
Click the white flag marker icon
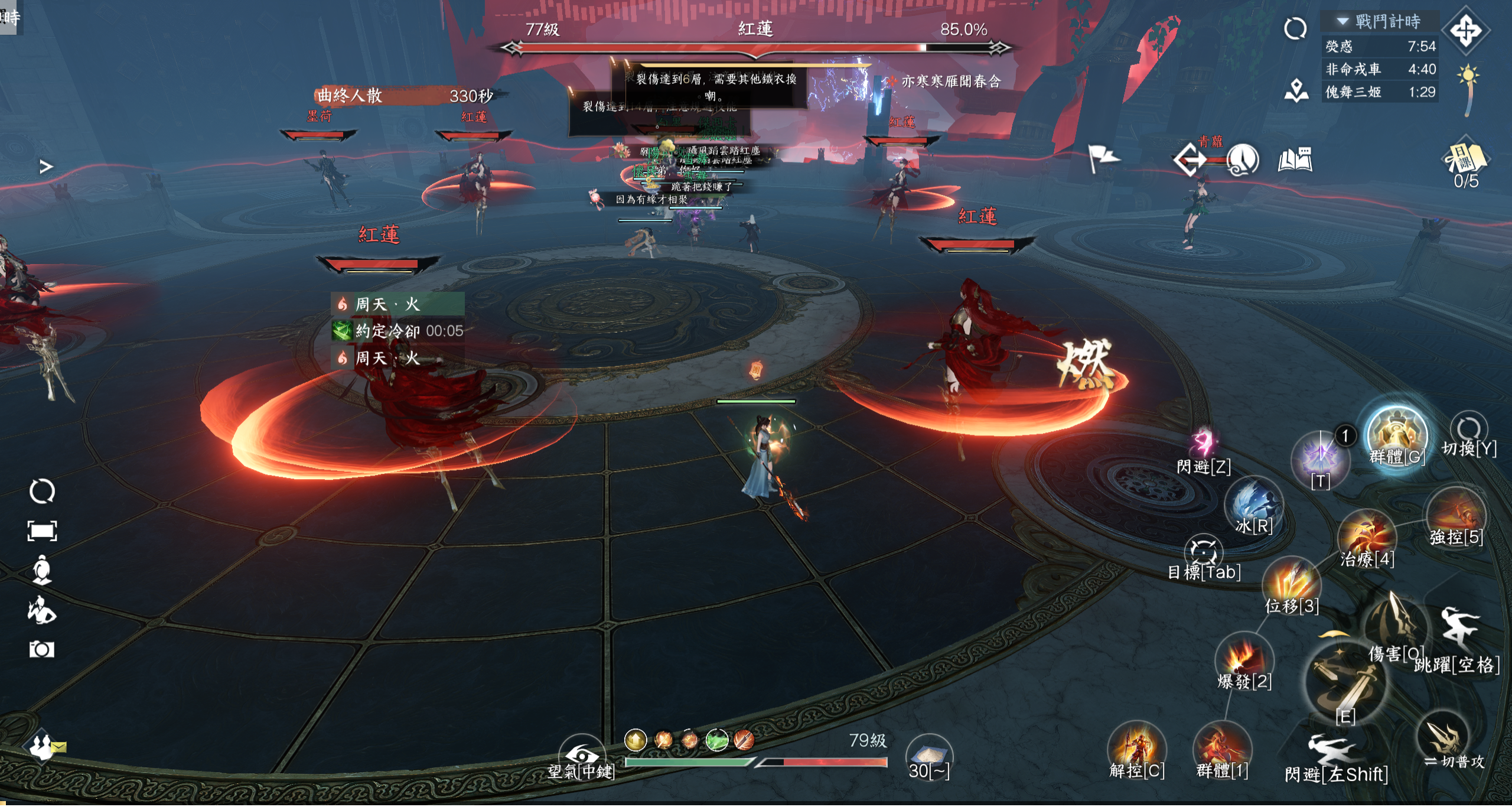pos(1102,158)
